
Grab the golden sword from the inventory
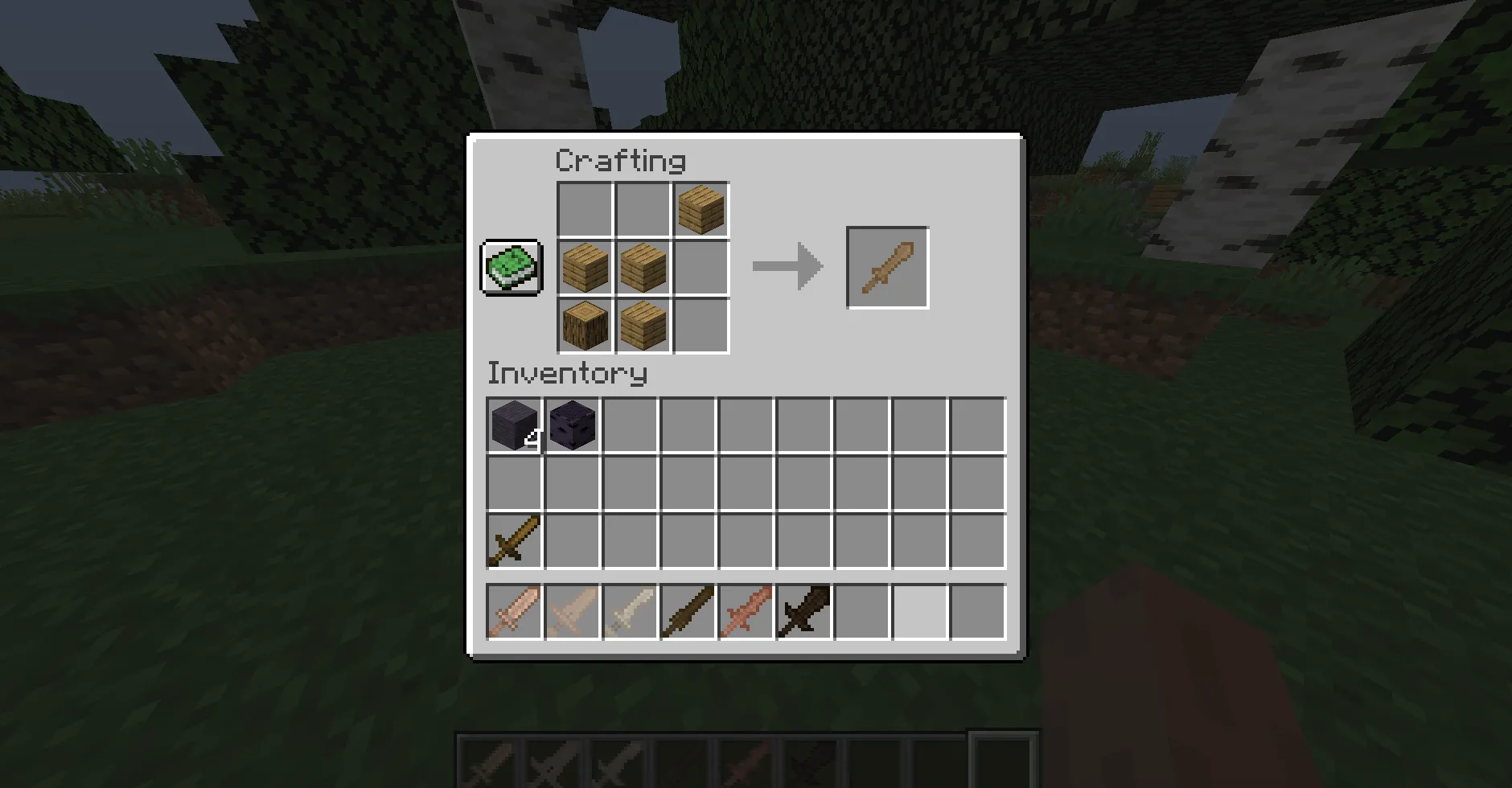[x=513, y=540]
